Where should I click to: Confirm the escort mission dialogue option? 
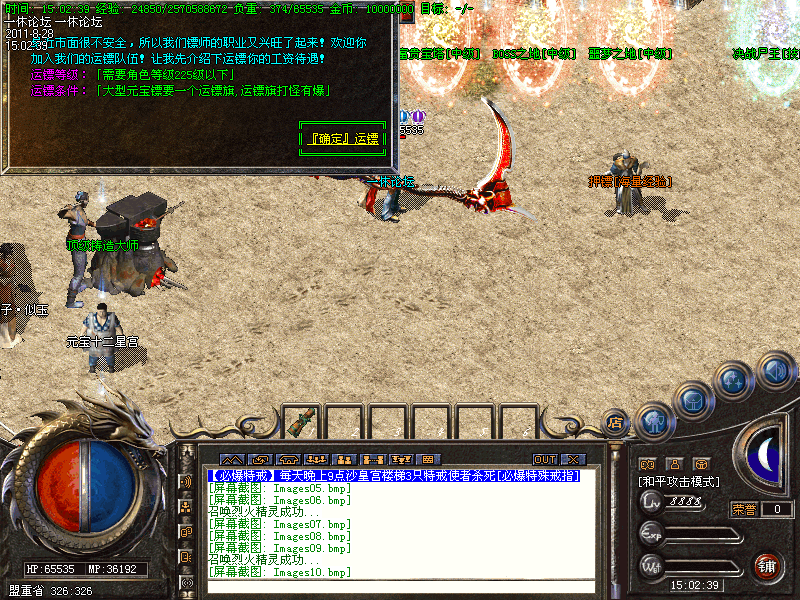(340, 138)
